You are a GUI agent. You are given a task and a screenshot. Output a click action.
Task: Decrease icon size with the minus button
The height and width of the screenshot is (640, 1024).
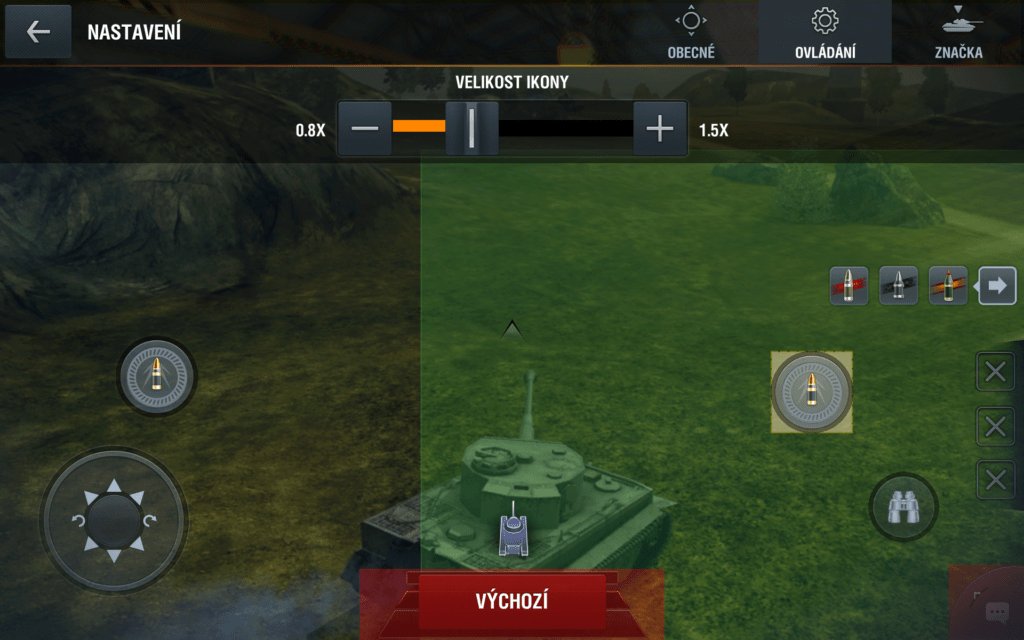click(x=365, y=129)
